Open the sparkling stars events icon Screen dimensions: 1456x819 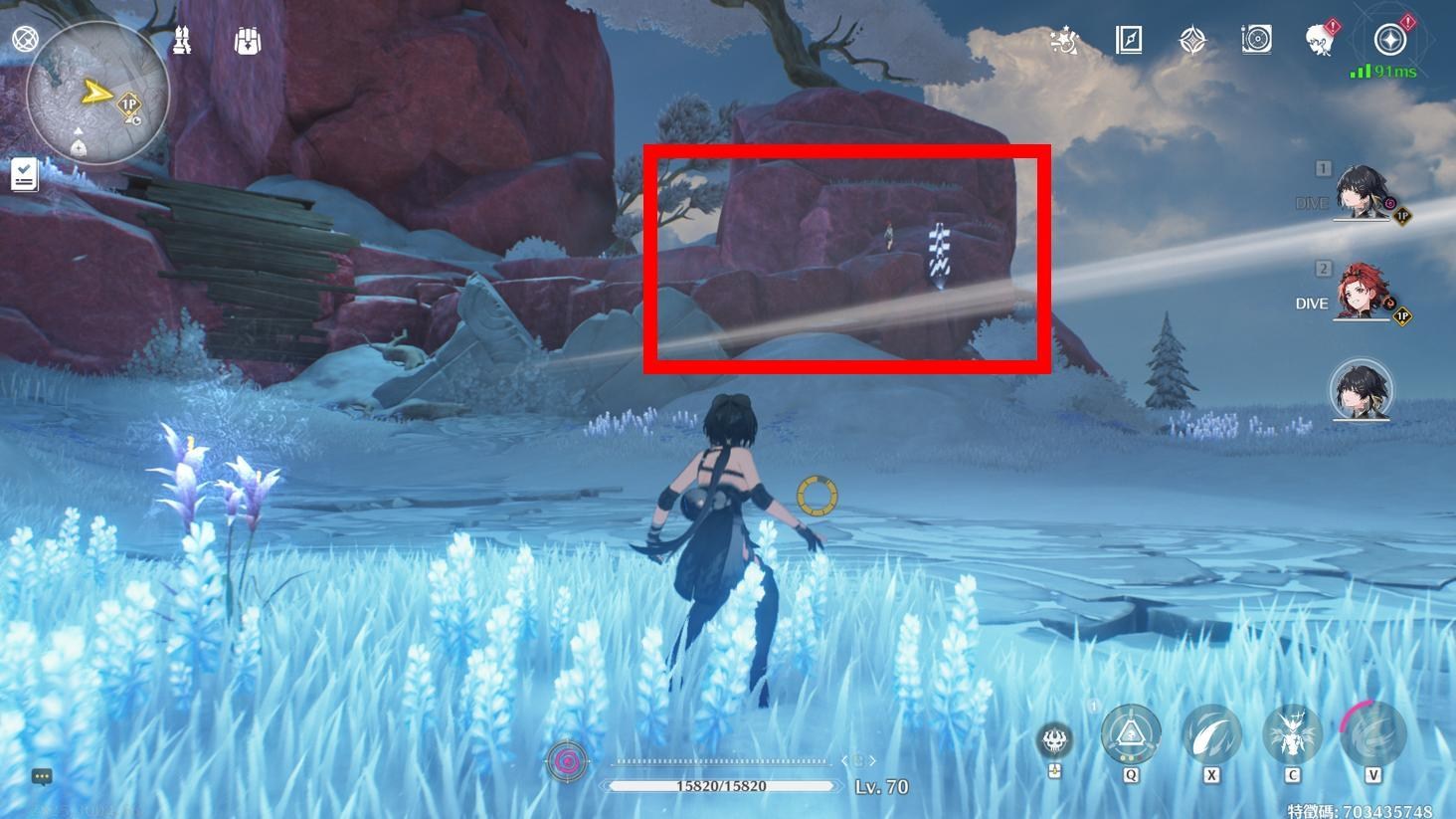coord(1065,41)
